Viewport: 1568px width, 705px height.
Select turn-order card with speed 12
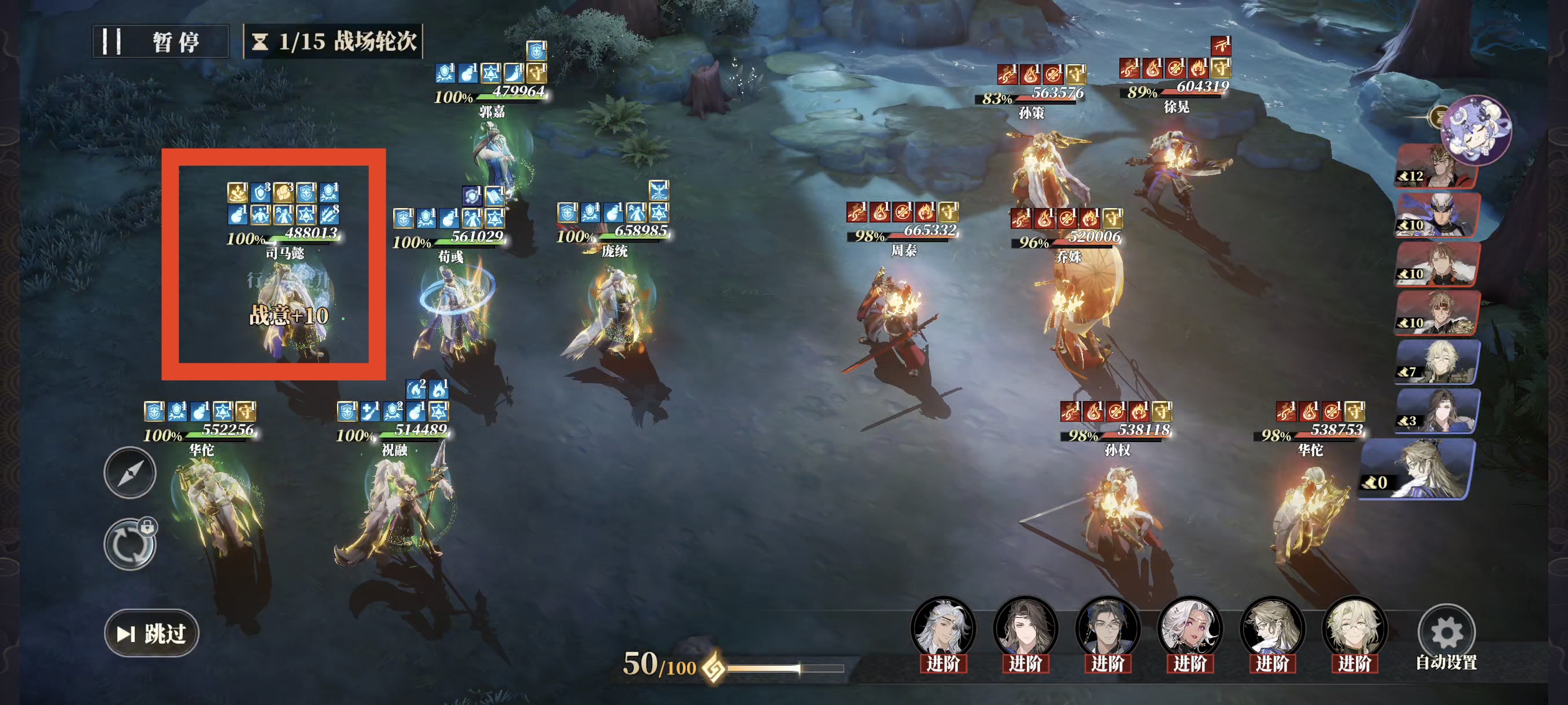point(1437,166)
